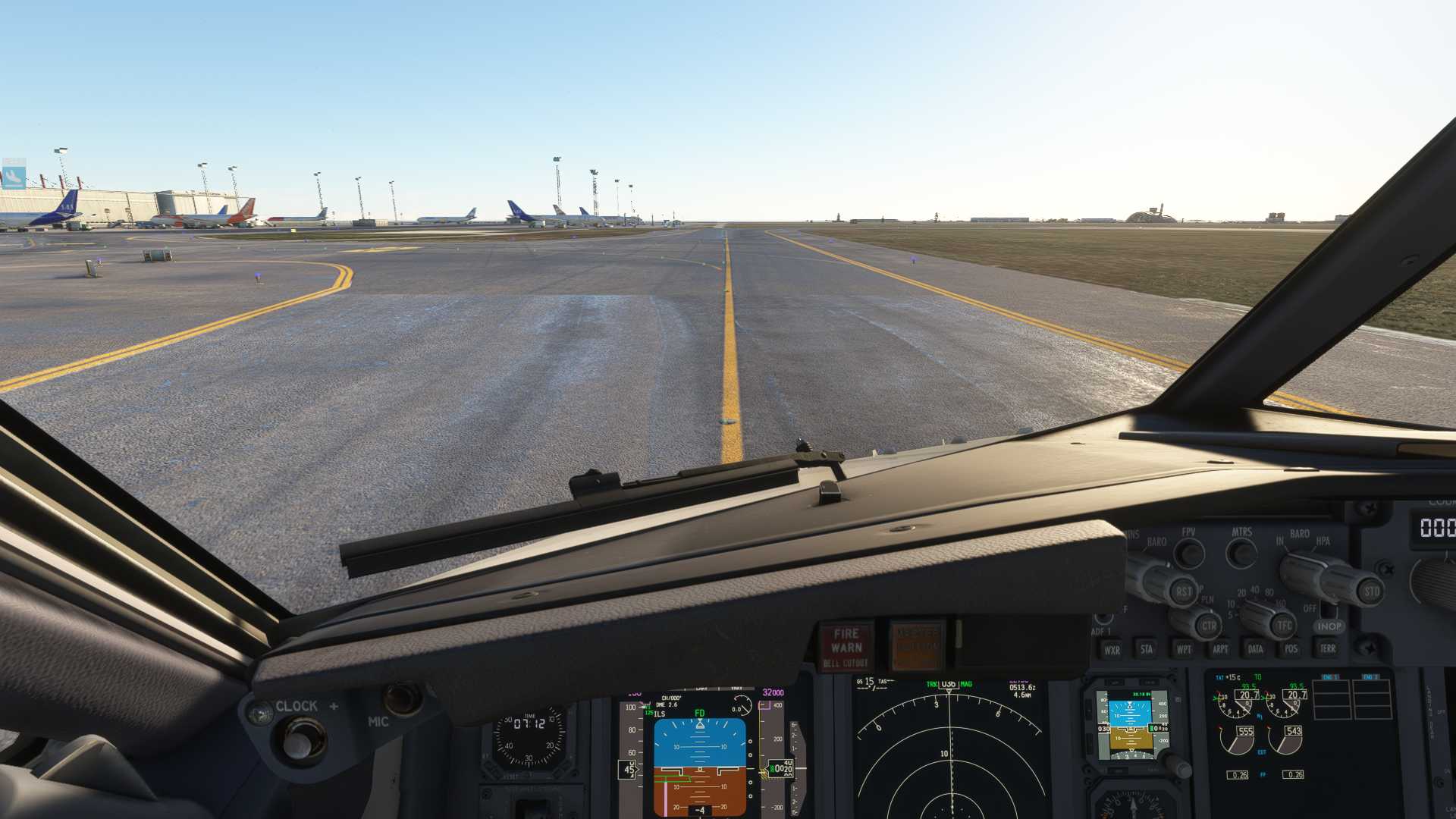Push the WXR weather radar button
Viewport: 1456px width, 819px height.
(x=1112, y=650)
